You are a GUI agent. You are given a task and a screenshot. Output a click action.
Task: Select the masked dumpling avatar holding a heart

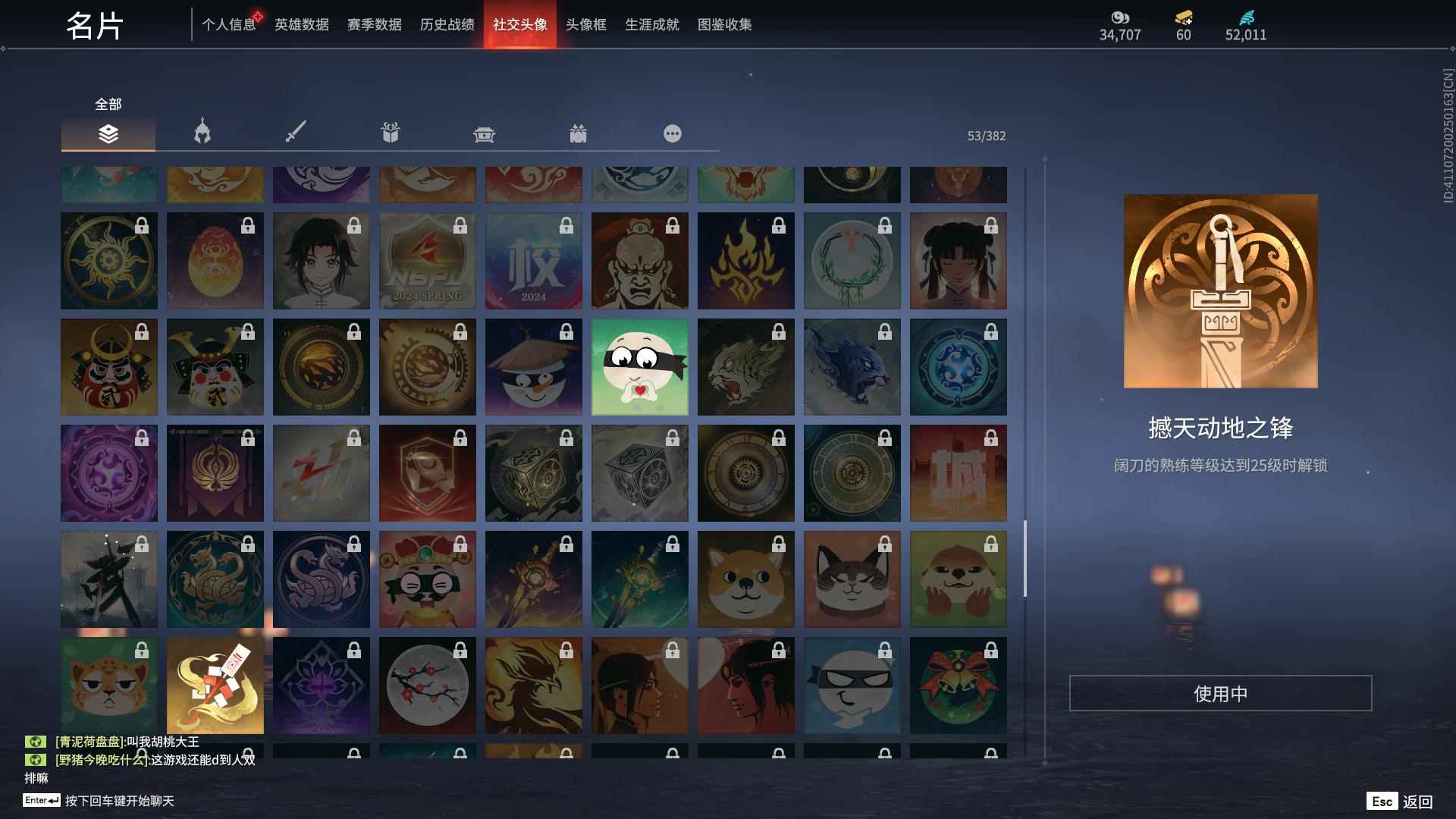tap(639, 367)
